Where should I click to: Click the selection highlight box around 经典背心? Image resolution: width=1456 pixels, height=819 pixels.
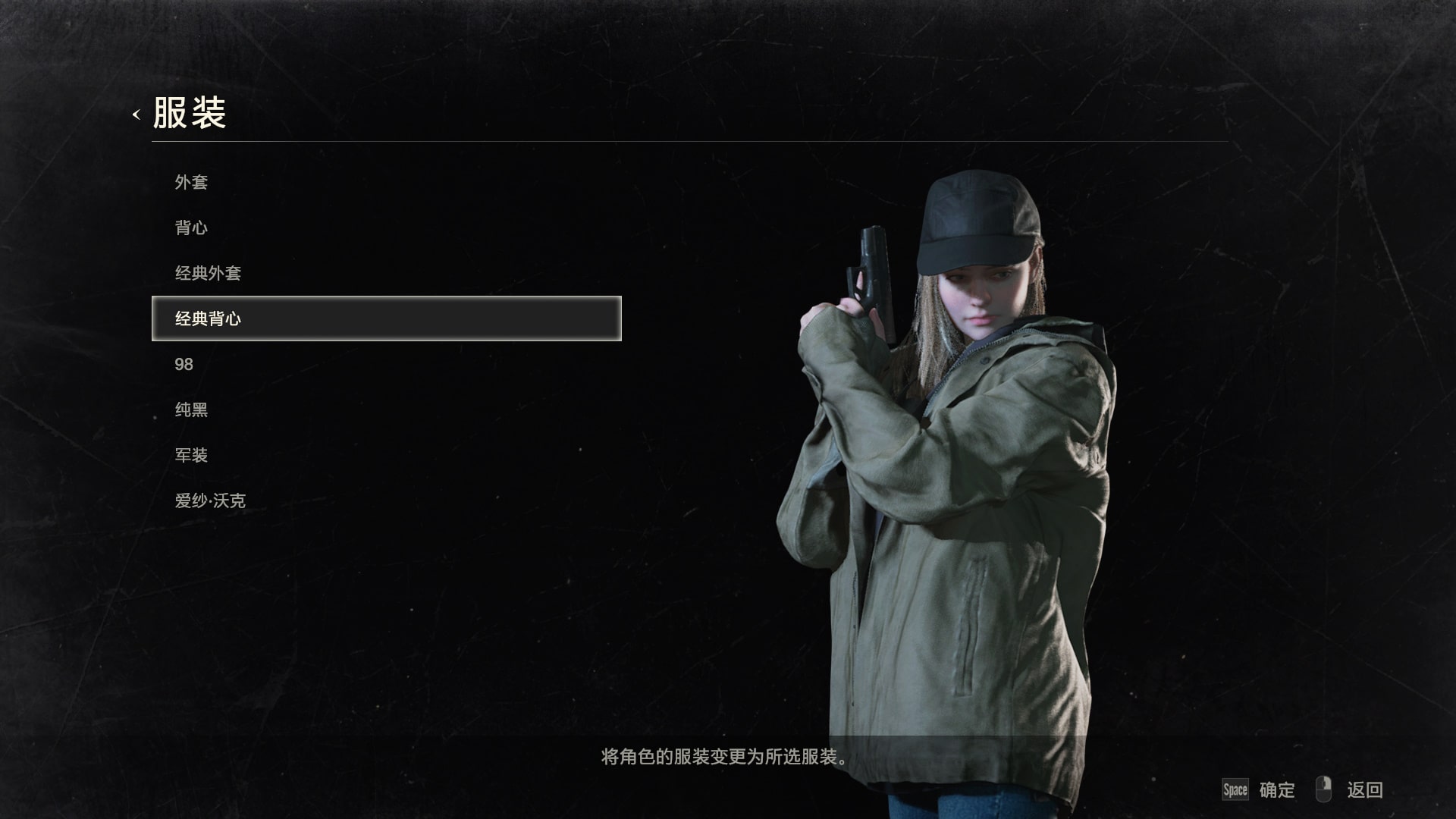tap(387, 318)
